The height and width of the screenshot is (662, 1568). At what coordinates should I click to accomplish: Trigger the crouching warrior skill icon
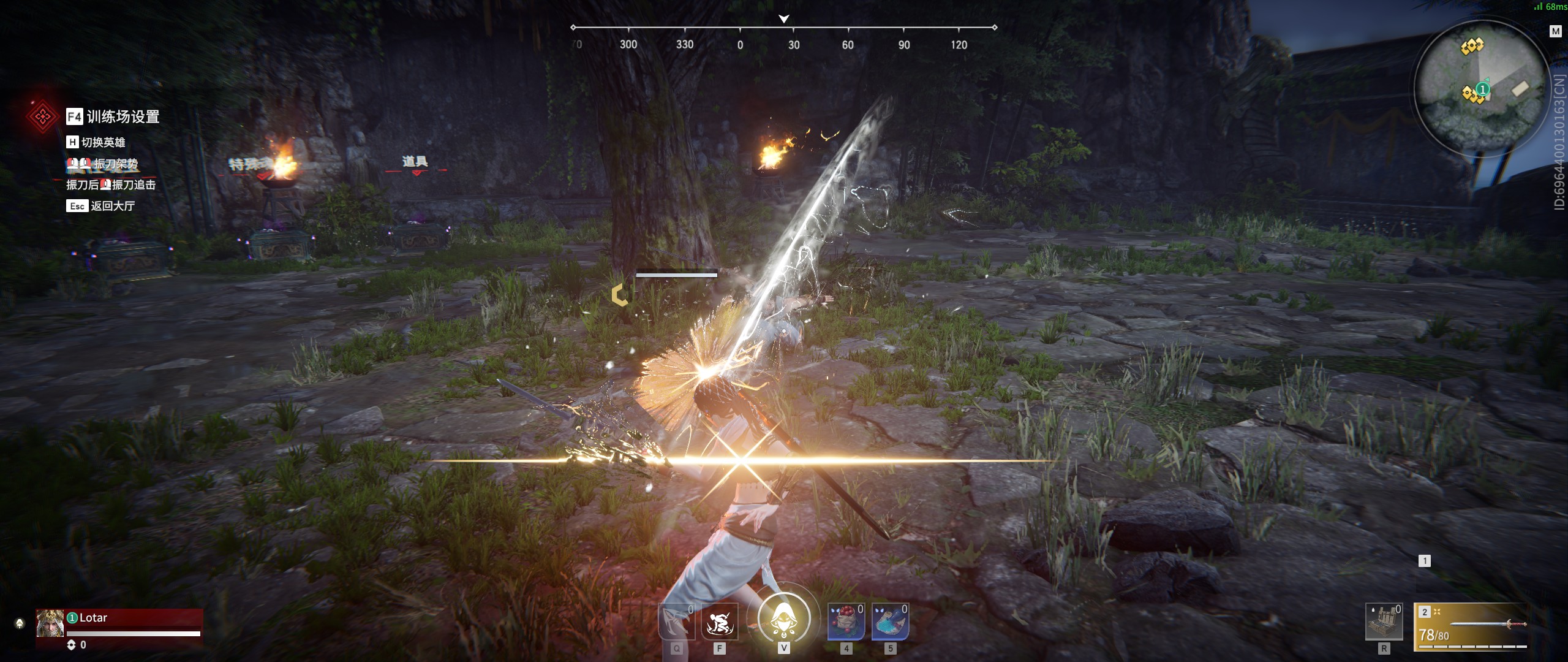pyautogui.click(x=719, y=622)
